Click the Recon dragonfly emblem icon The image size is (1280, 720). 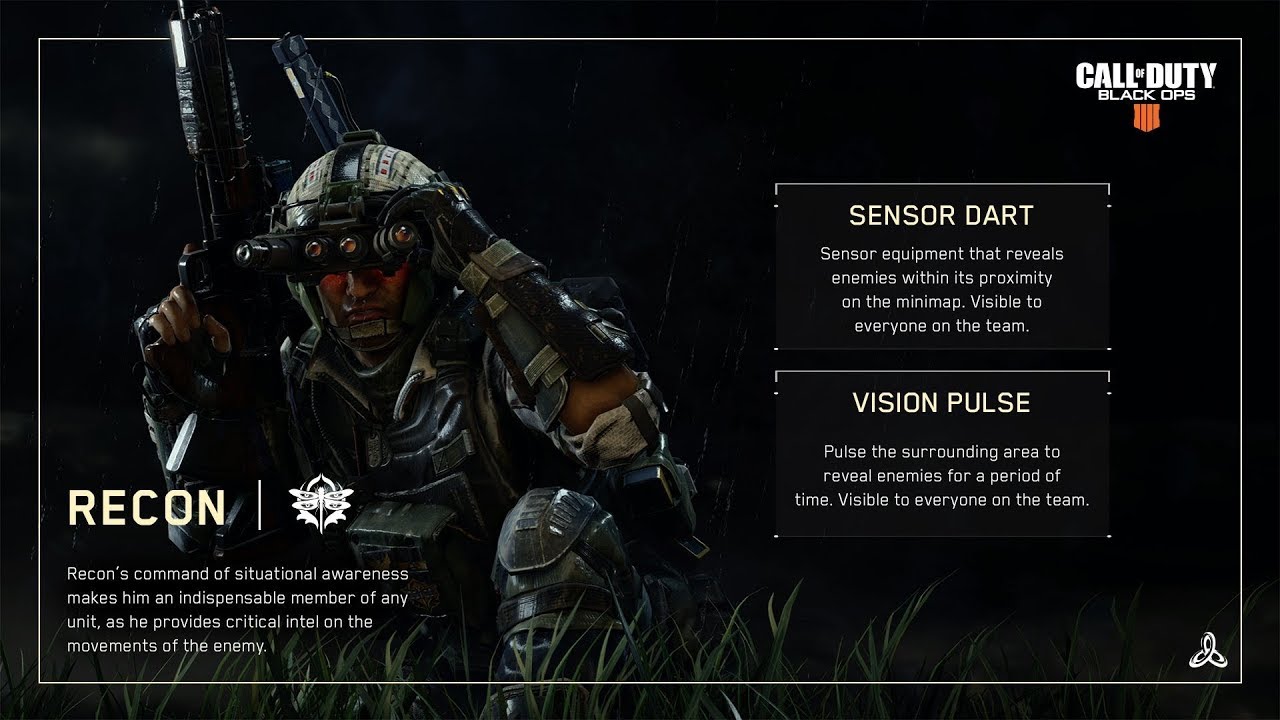click(321, 506)
